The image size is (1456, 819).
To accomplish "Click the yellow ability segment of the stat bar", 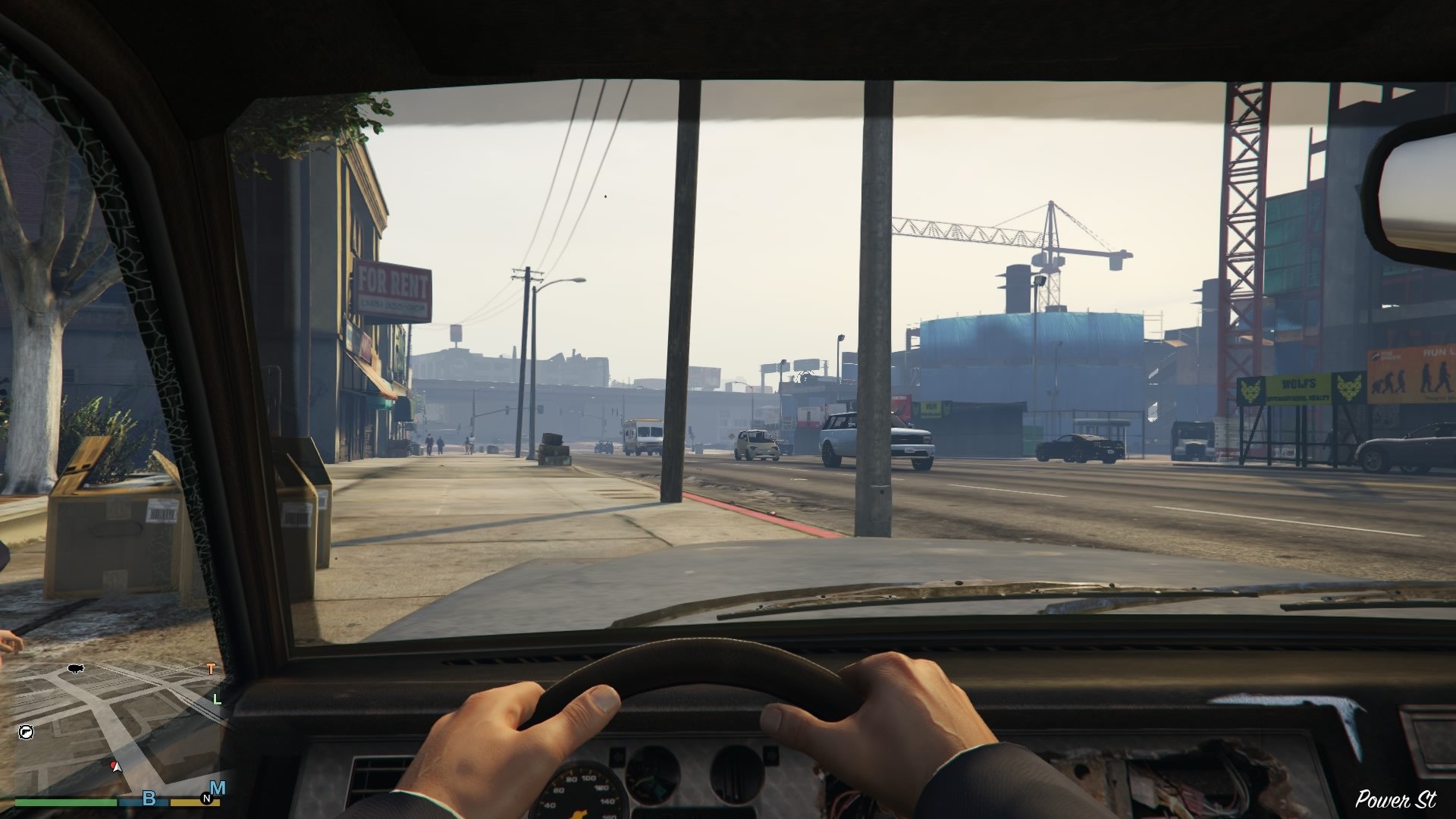I will coord(193,802).
